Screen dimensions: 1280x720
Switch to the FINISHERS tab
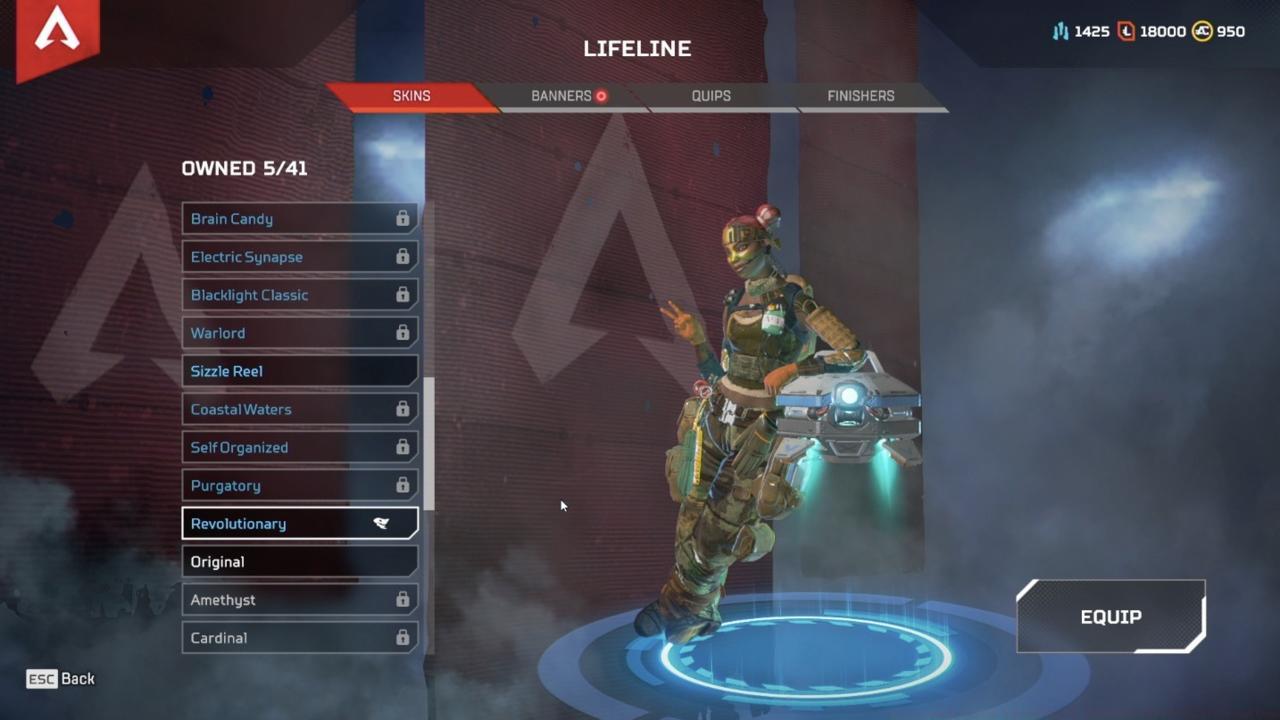(860, 96)
